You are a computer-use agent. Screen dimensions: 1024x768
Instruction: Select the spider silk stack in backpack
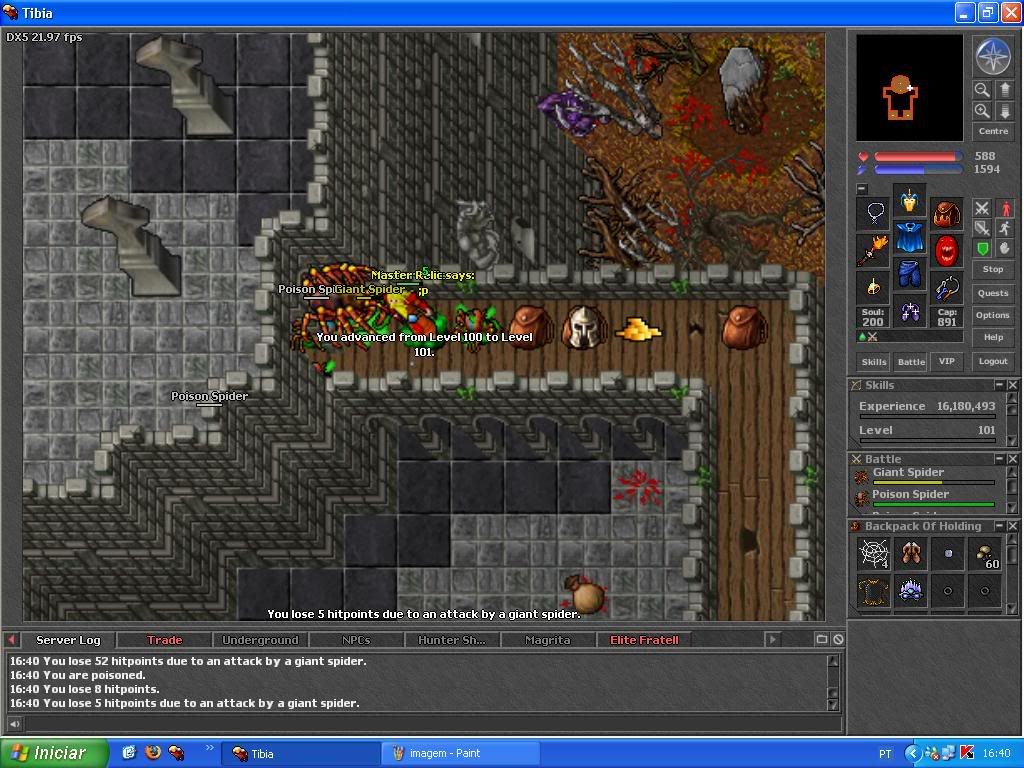click(x=873, y=553)
